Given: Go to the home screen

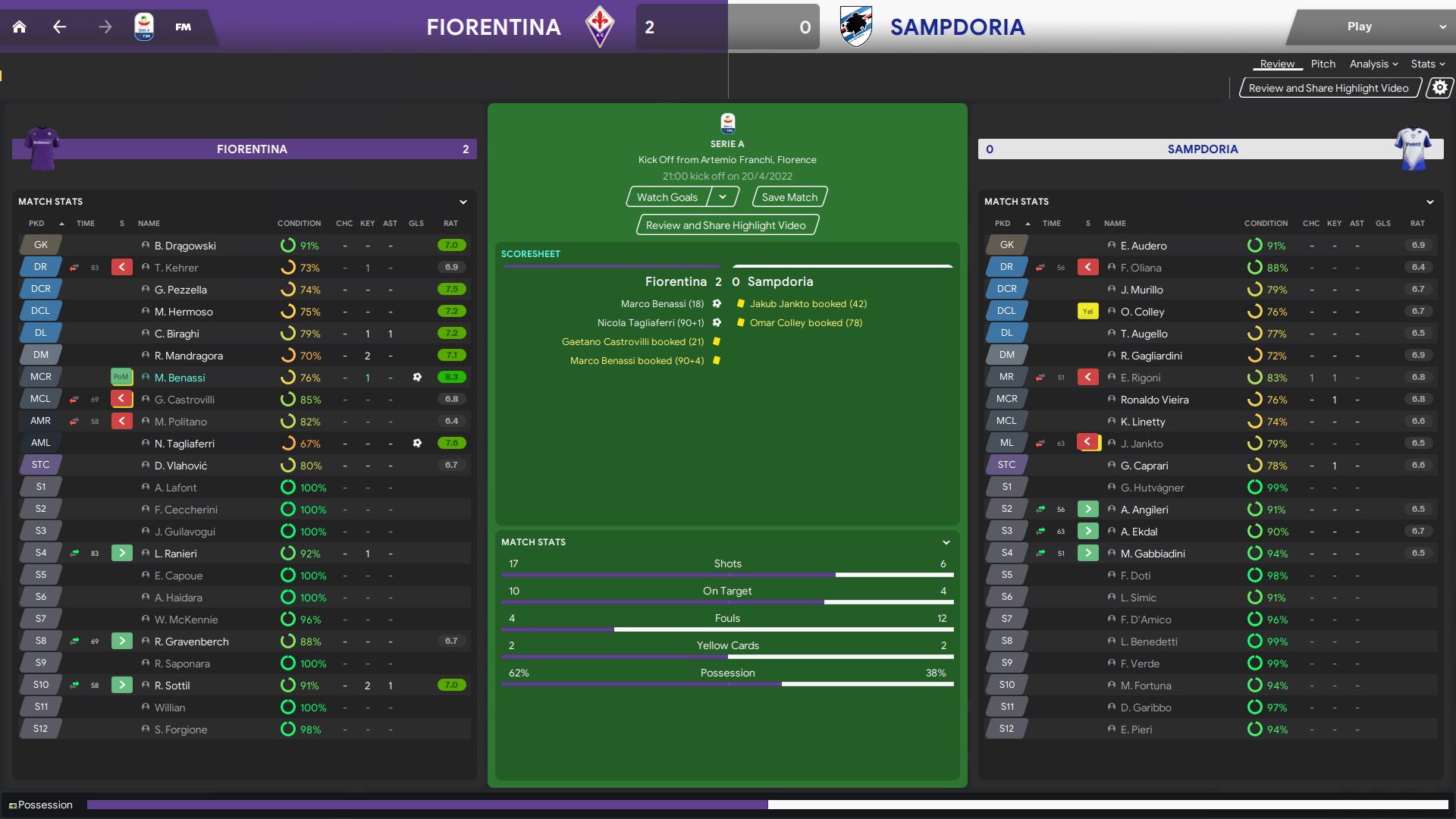Looking at the screenshot, I should pyautogui.click(x=20, y=27).
